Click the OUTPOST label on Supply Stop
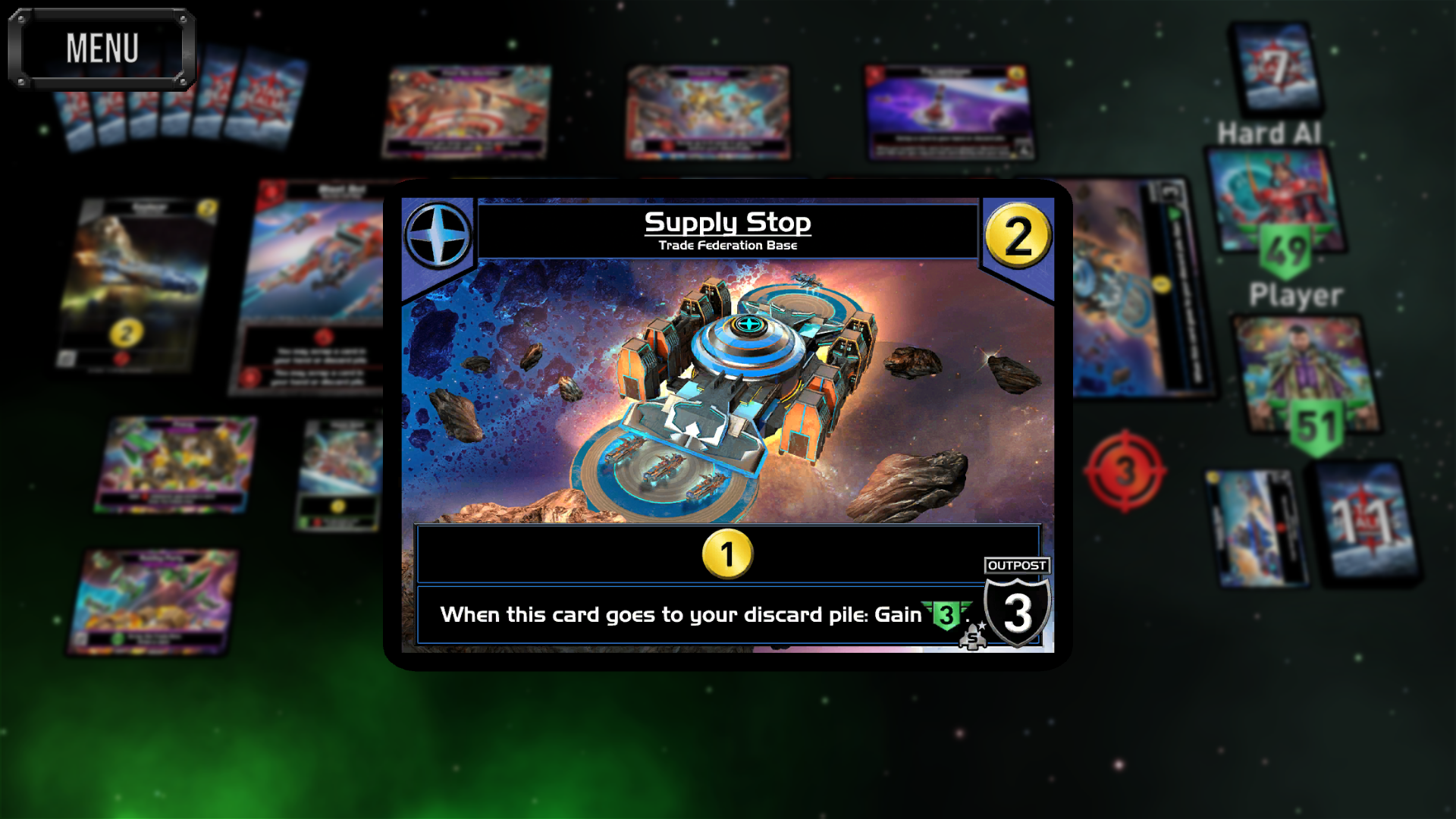Screen dimensions: 1456x819 [1018, 565]
